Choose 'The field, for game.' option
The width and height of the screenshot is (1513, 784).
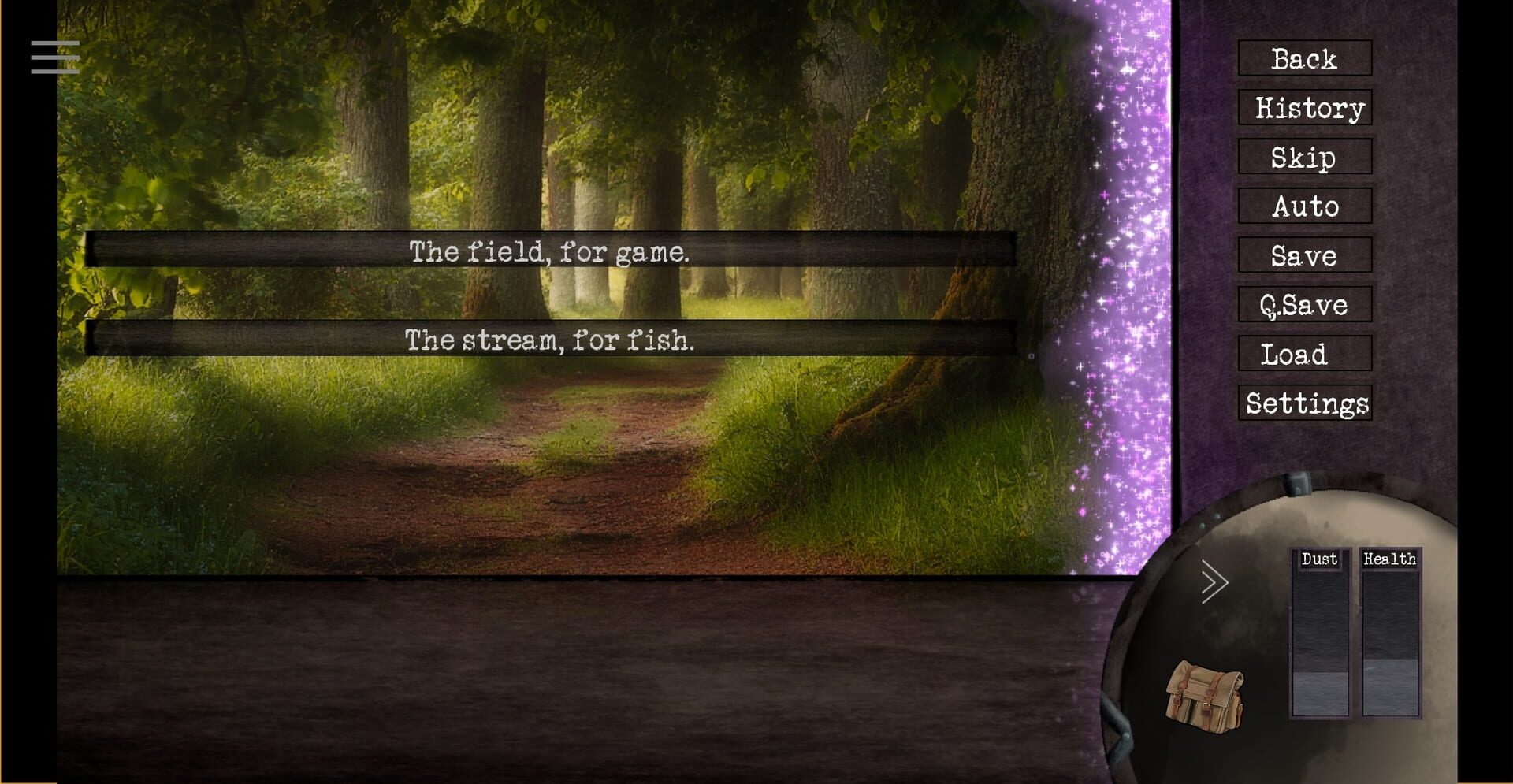(549, 252)
